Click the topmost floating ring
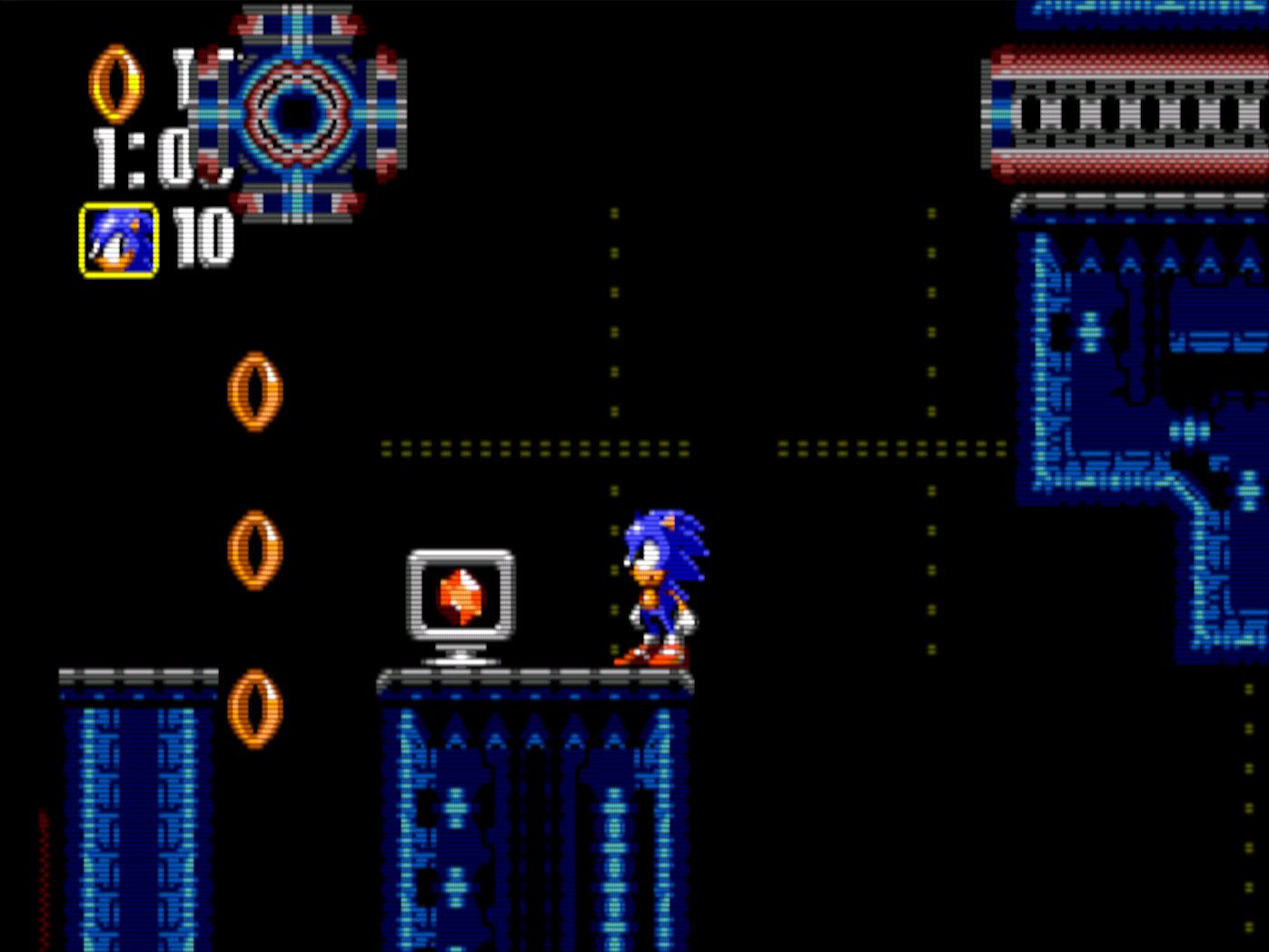The height and width of the screenshot is (952, 1269). [x=253, y=391]
